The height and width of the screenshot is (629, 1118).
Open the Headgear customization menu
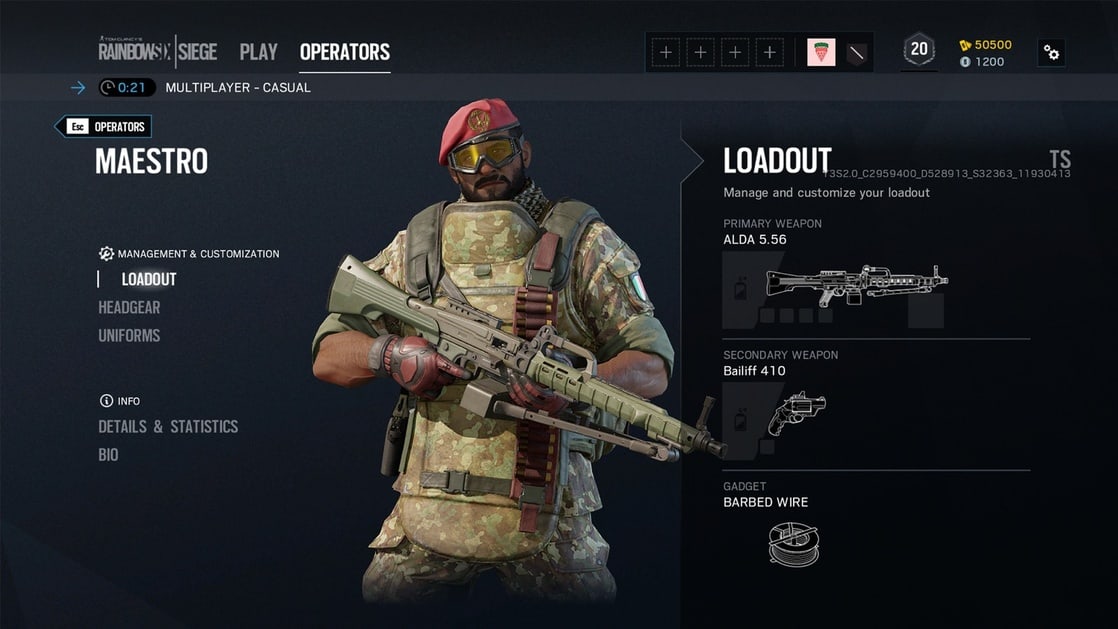pyautogui.click(x=129, y=308)
